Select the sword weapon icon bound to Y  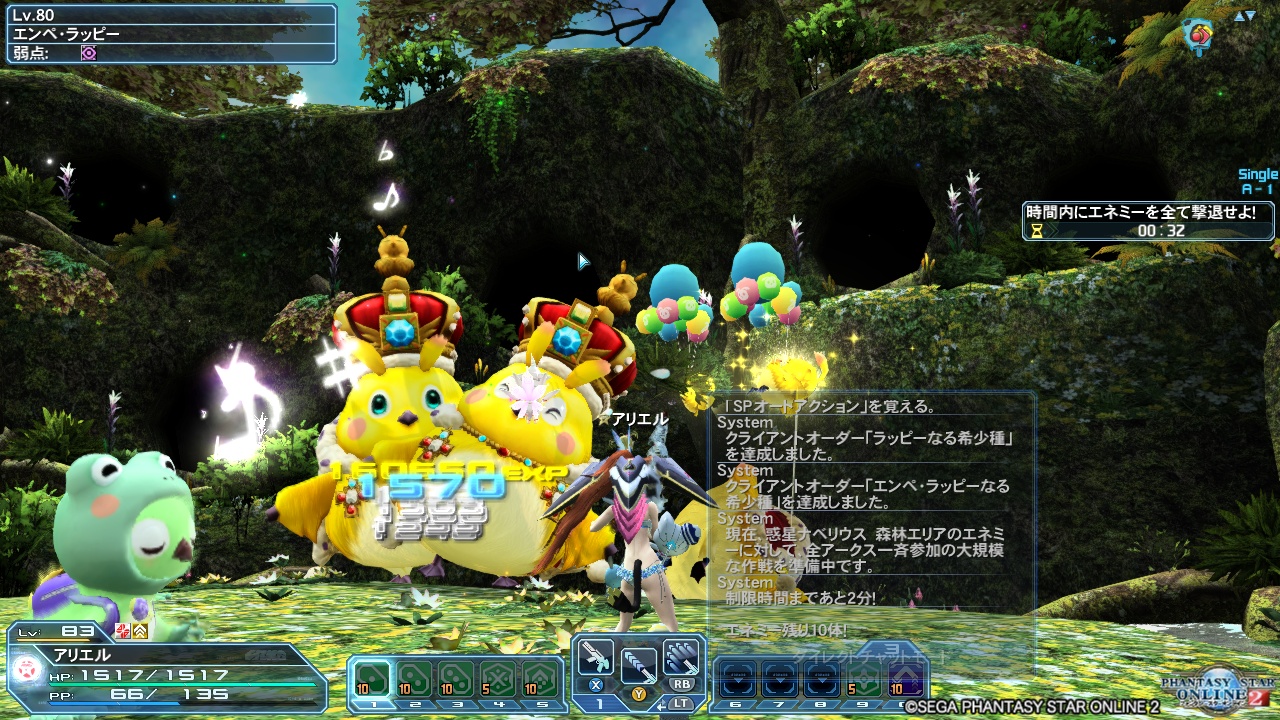coord(639,665)
